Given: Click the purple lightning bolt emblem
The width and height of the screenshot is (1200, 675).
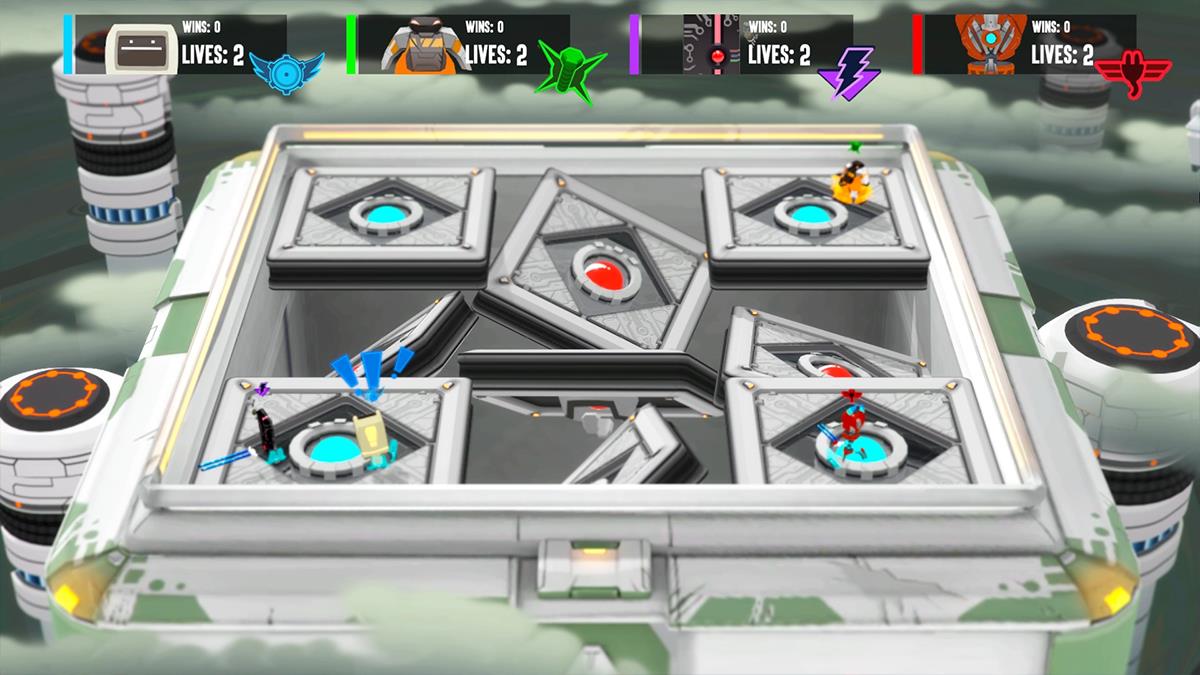Looking at the screenshot, I should click(848, 73).
